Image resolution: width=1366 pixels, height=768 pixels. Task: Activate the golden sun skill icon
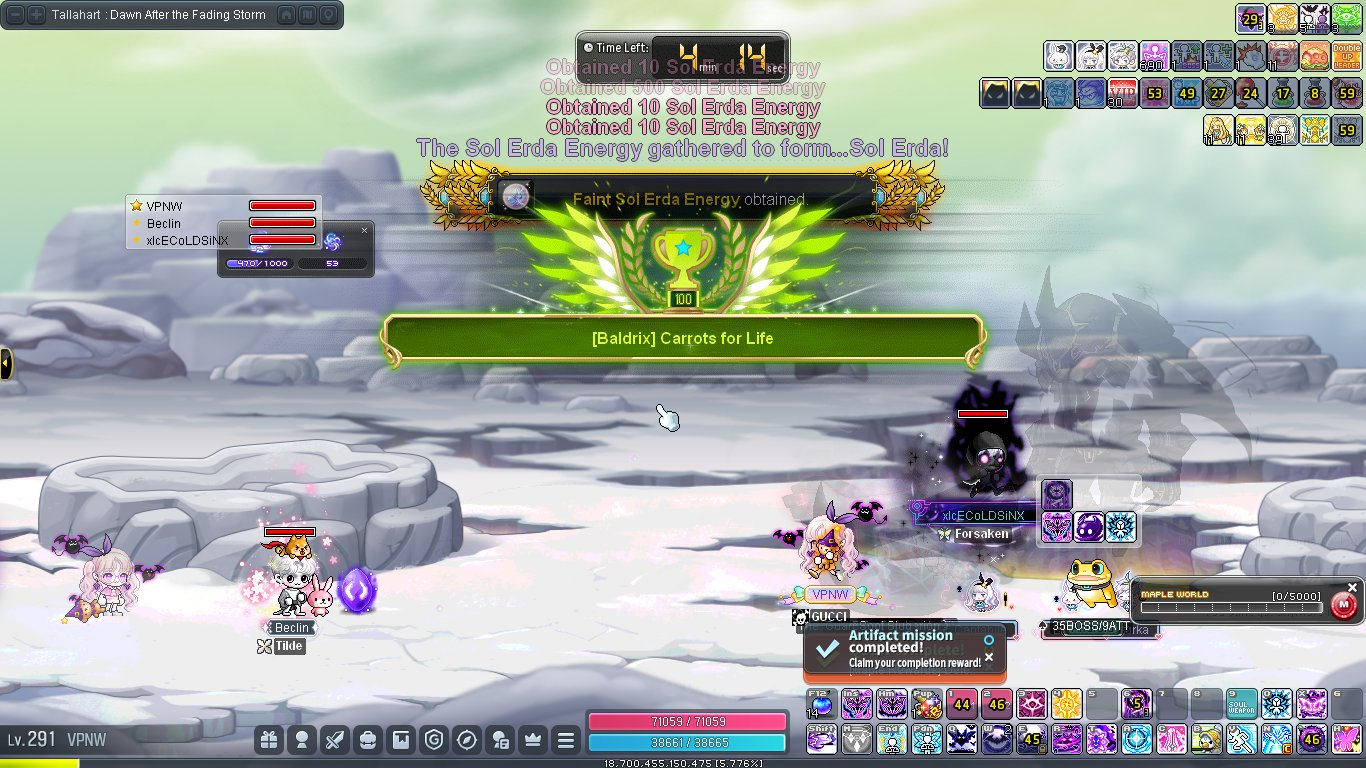[x=1066, y=705]
